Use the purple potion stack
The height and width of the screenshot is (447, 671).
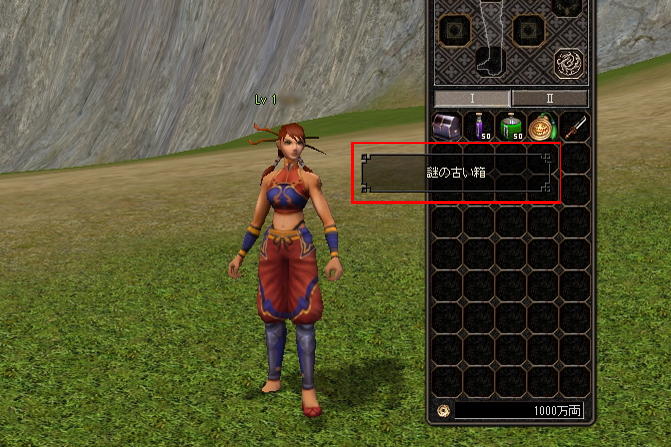click(479, 127)
